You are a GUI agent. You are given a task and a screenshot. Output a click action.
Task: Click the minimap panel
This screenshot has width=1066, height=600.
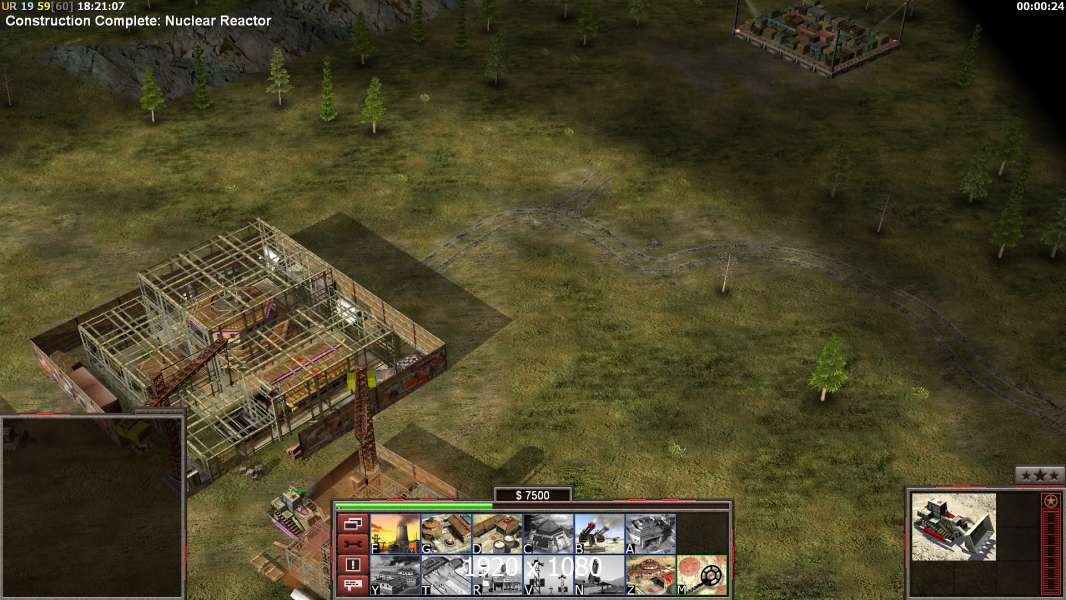(92, 507)
